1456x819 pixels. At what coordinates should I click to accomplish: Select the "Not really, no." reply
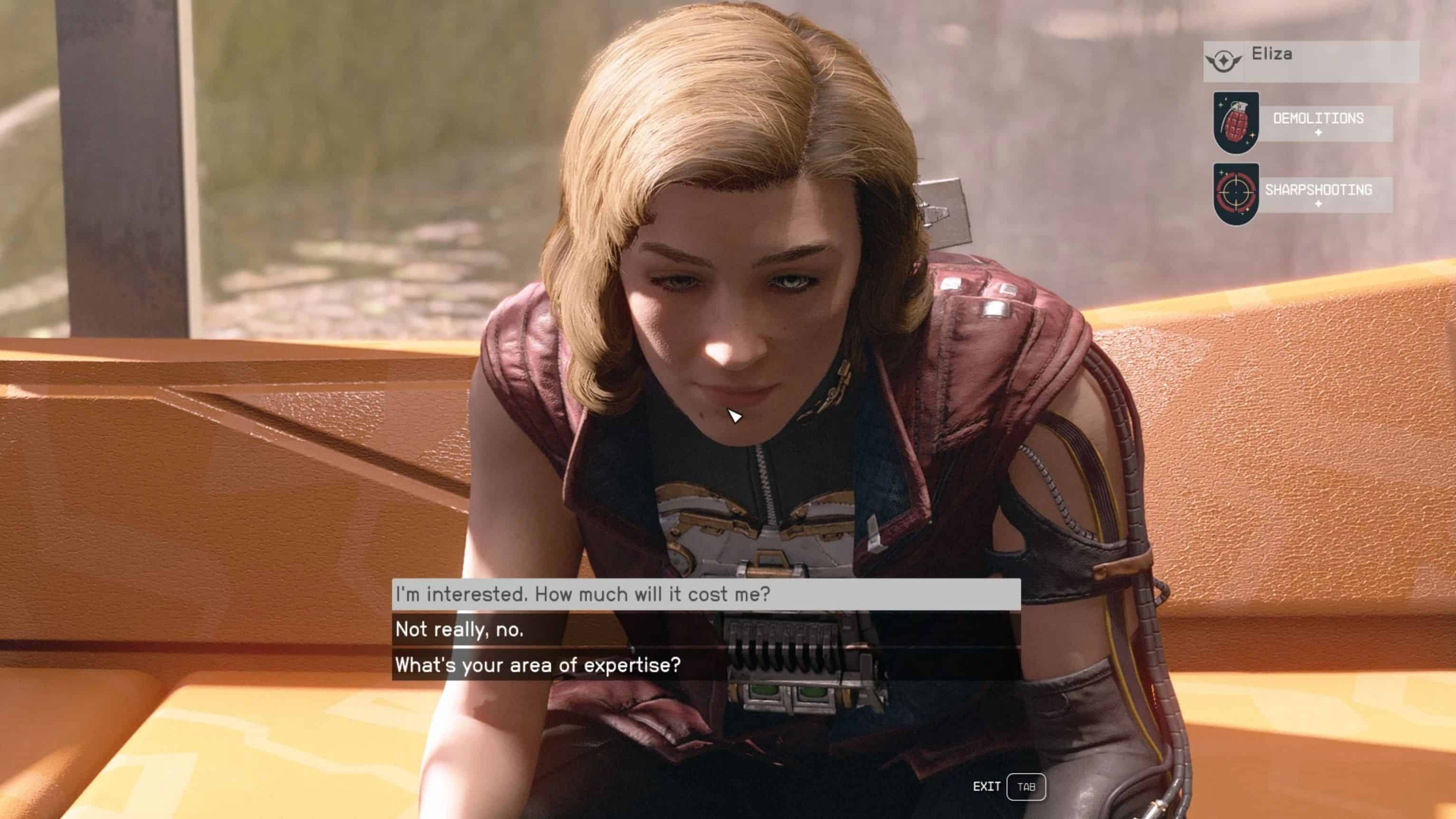click(705, 629)
